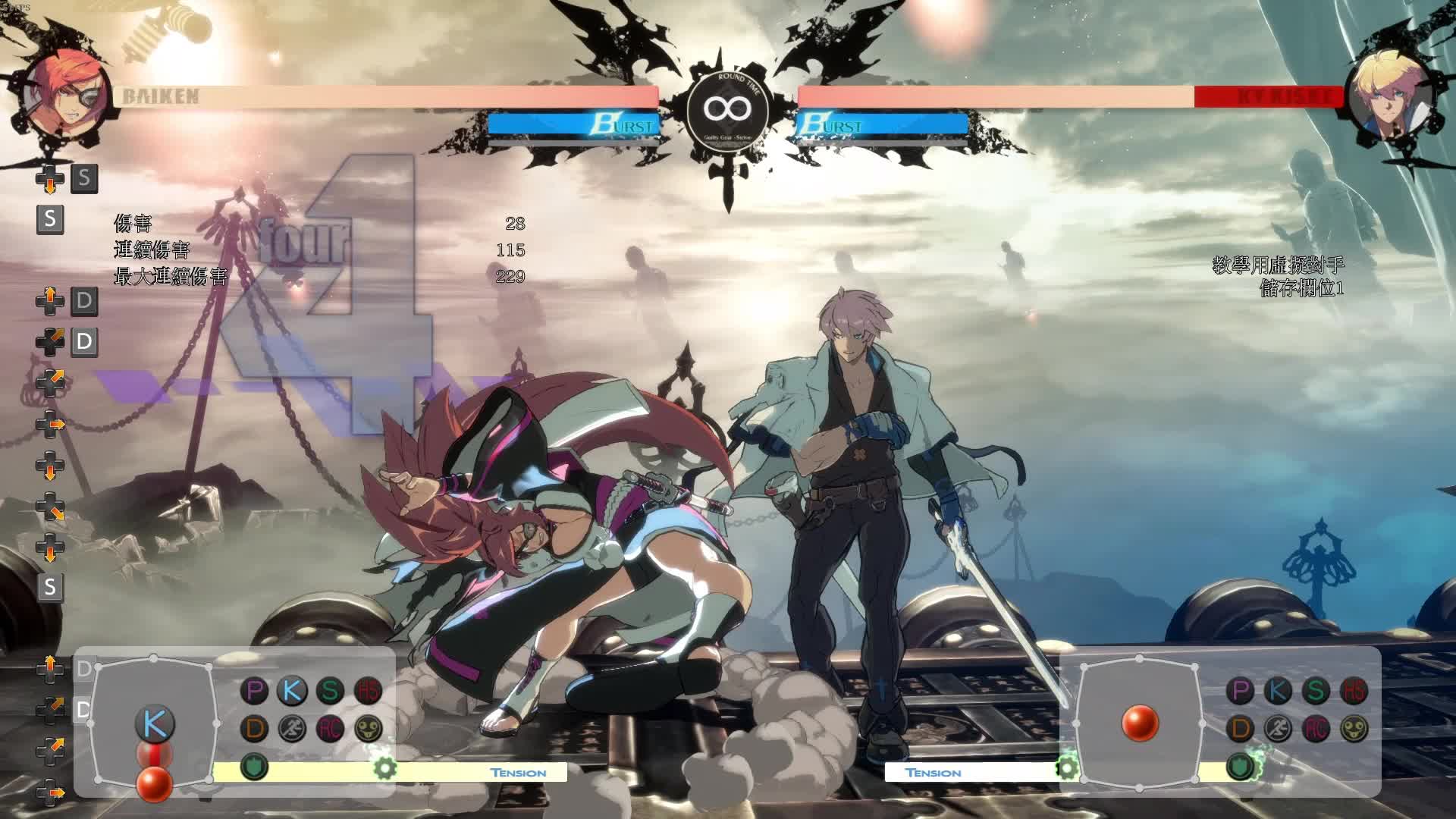This screenshot has width=1456, height=819.
Task: Click the dash icon in Baiken's input display
Action: (292, 729)
